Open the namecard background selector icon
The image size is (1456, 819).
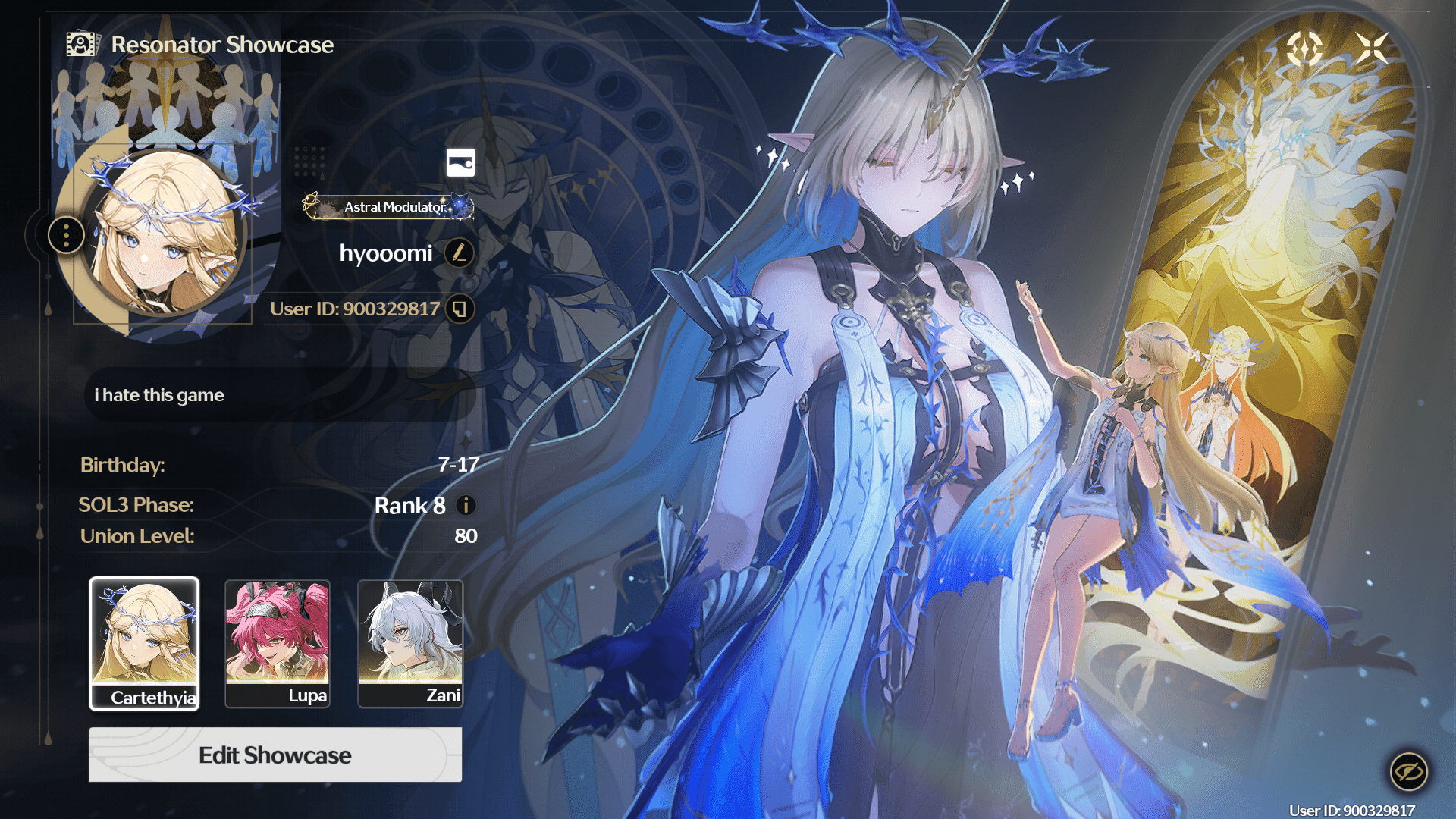click(460, 162)
